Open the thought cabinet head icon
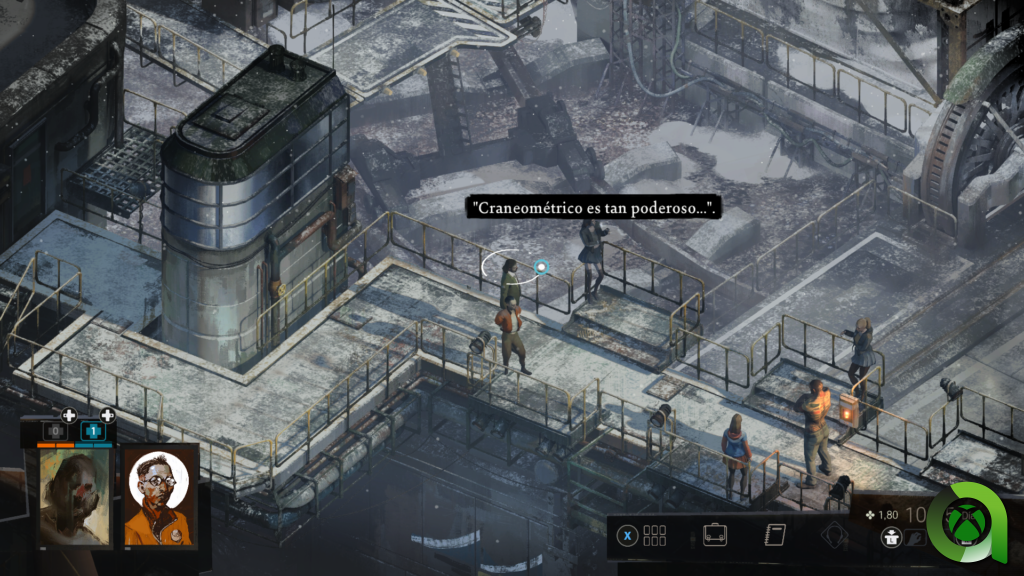 coord(834,536)
